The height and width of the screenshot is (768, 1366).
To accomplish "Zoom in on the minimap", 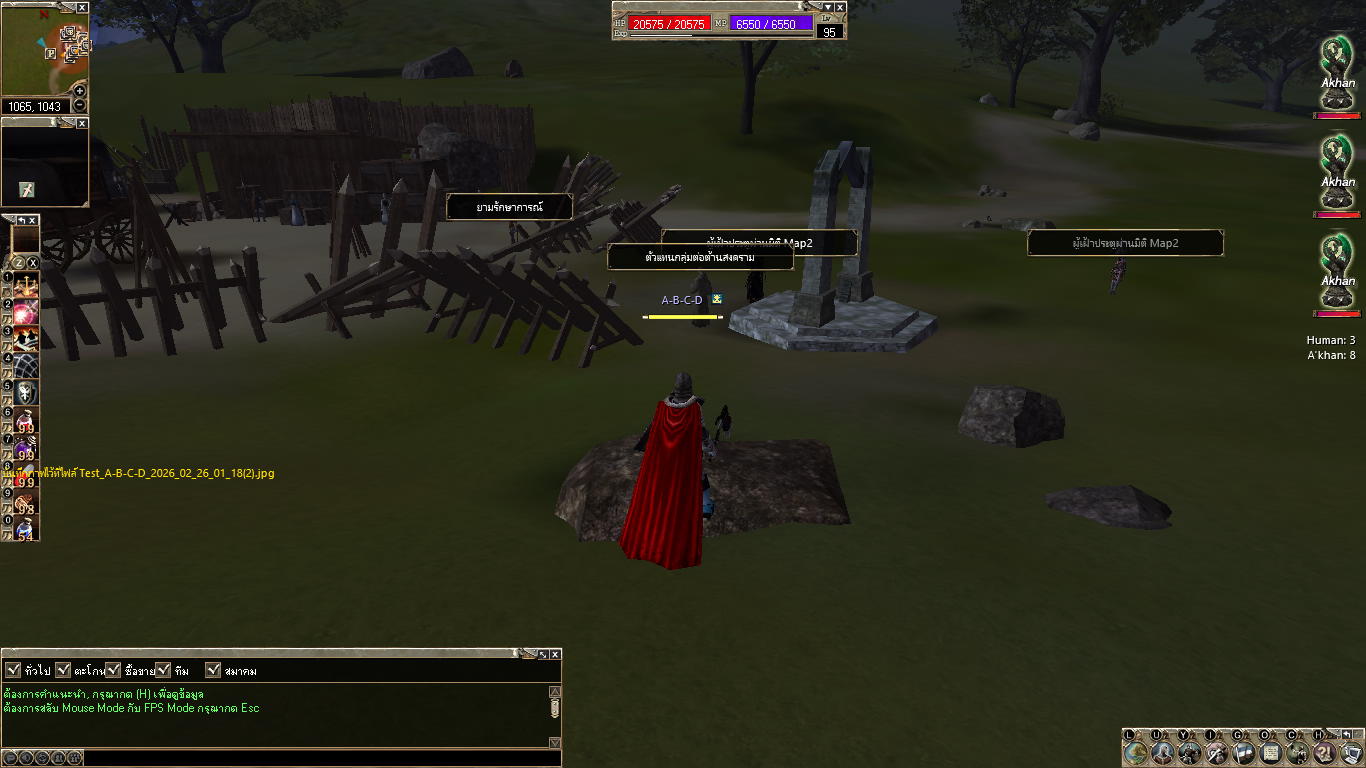I will point(80,91).
